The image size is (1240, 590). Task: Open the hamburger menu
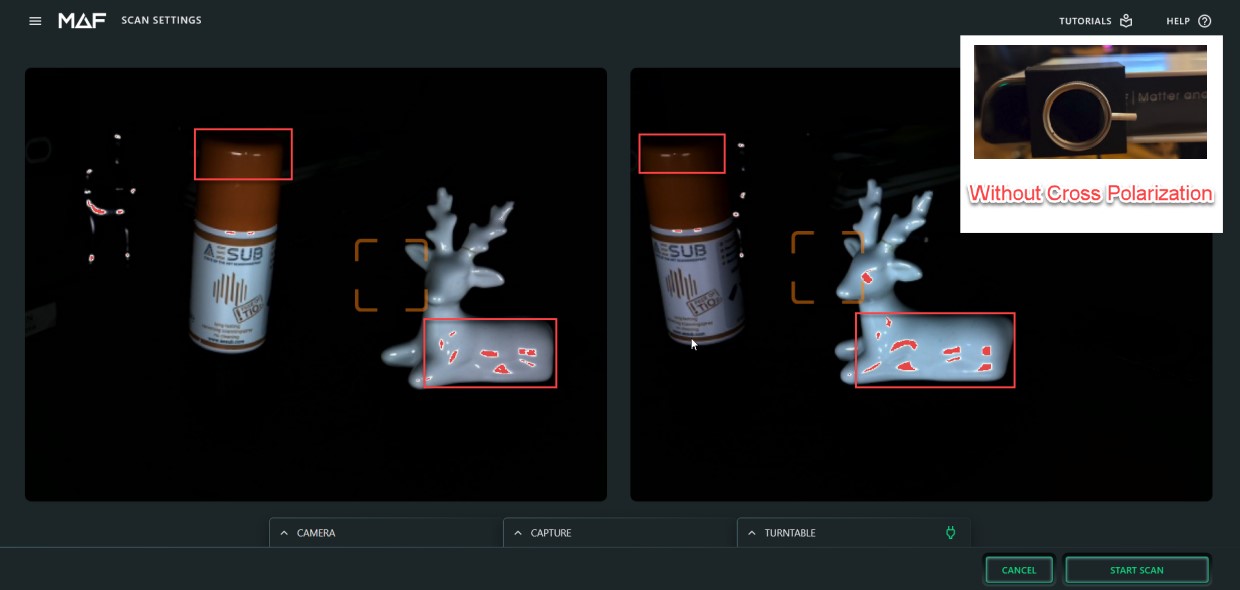point(36,21)
